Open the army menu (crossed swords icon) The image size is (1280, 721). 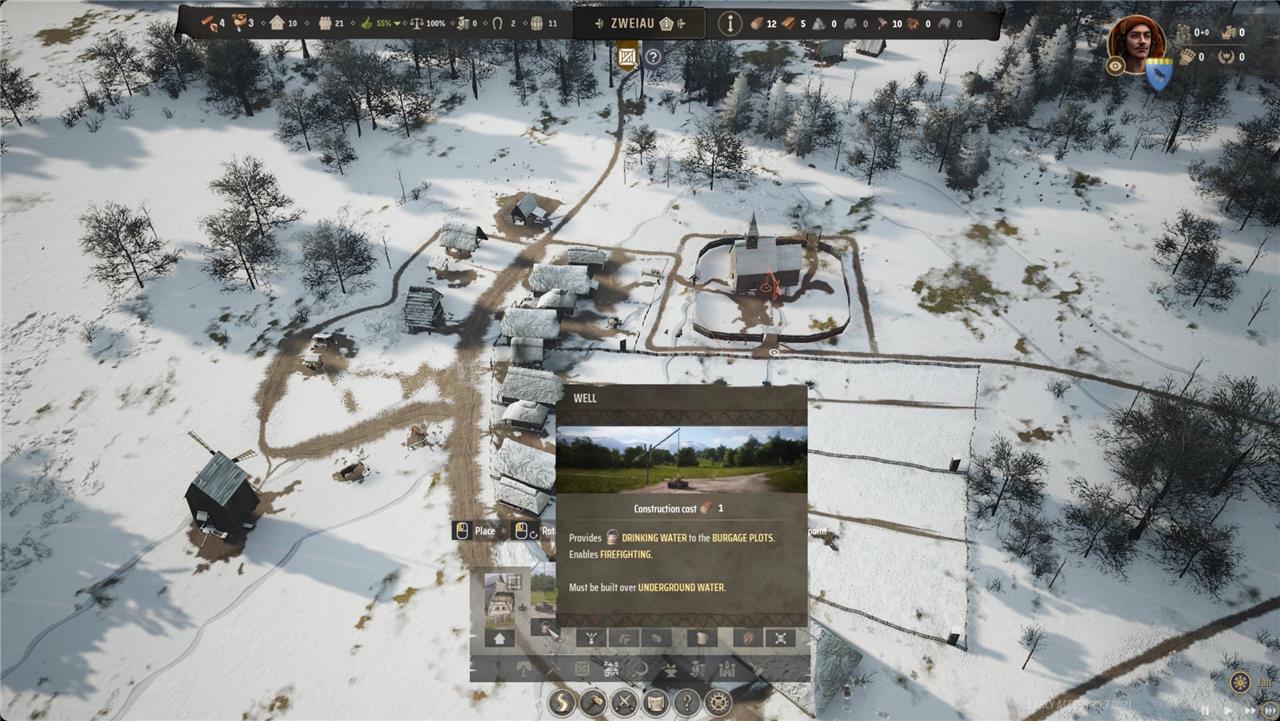[x=624, y=702]
